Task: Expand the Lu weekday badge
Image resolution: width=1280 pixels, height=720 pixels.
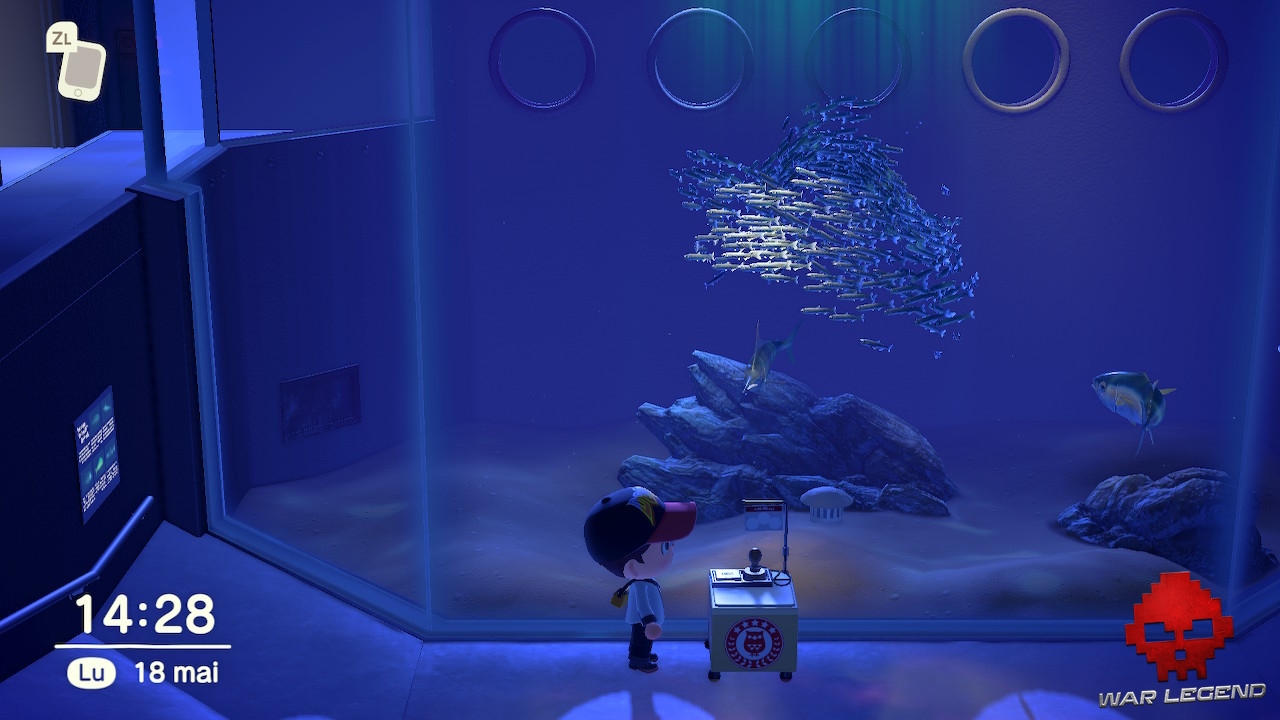Action: point(91,673)
